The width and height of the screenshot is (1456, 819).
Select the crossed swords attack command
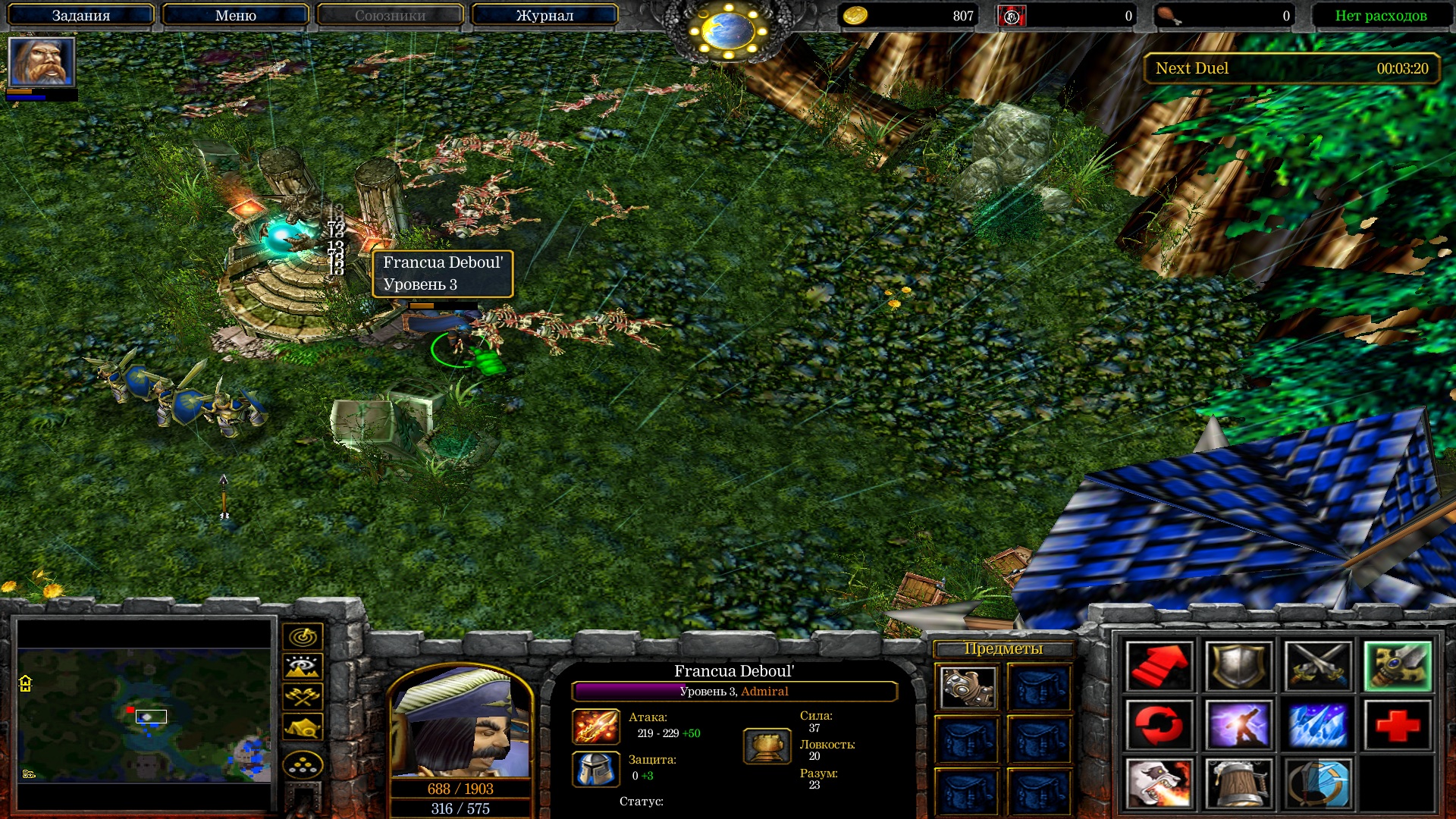point(1318,667)
